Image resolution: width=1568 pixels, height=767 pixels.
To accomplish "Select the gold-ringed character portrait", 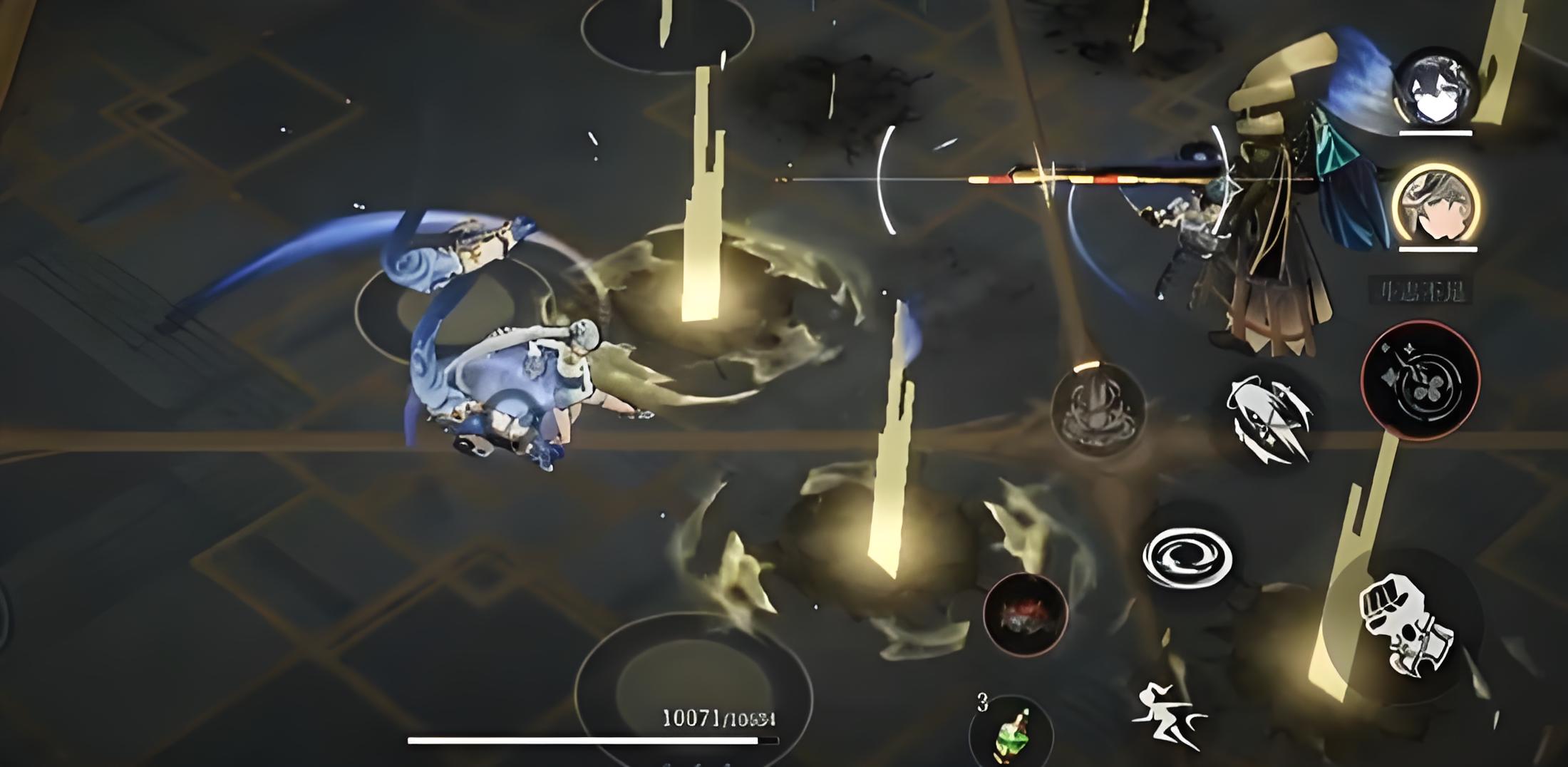I will 1435,205.
